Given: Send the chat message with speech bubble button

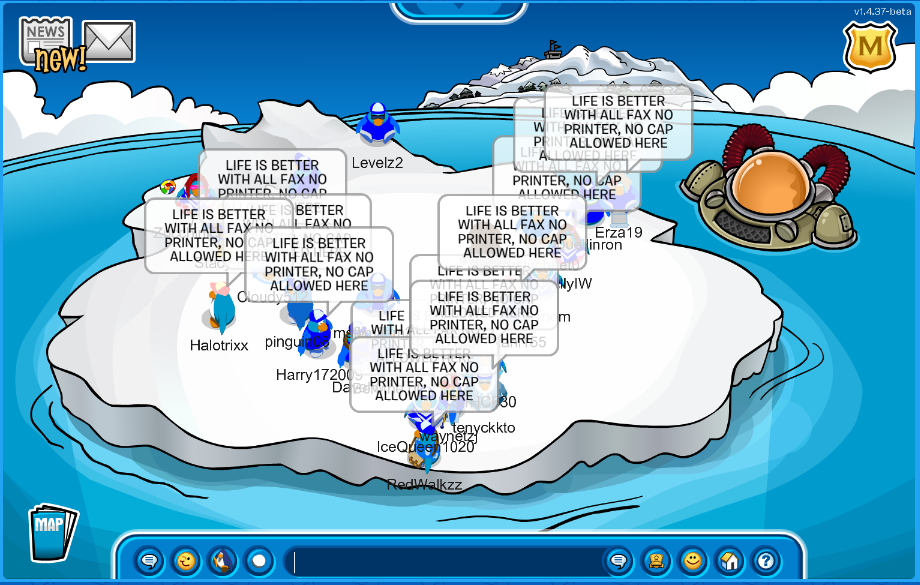Looking at the screenshot, I should point(618,561).
